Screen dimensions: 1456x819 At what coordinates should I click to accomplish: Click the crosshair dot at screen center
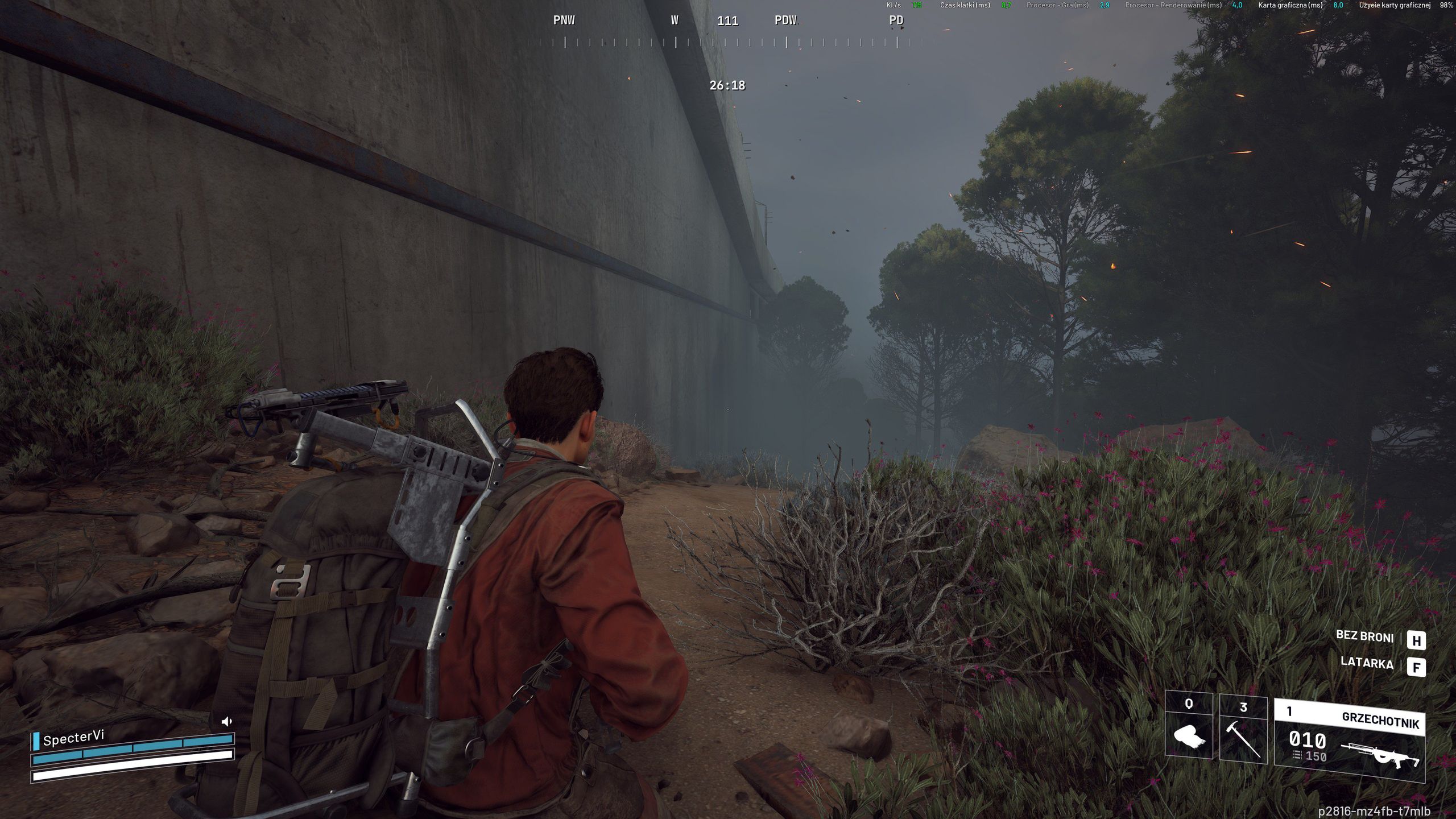[x=728, y=408]
